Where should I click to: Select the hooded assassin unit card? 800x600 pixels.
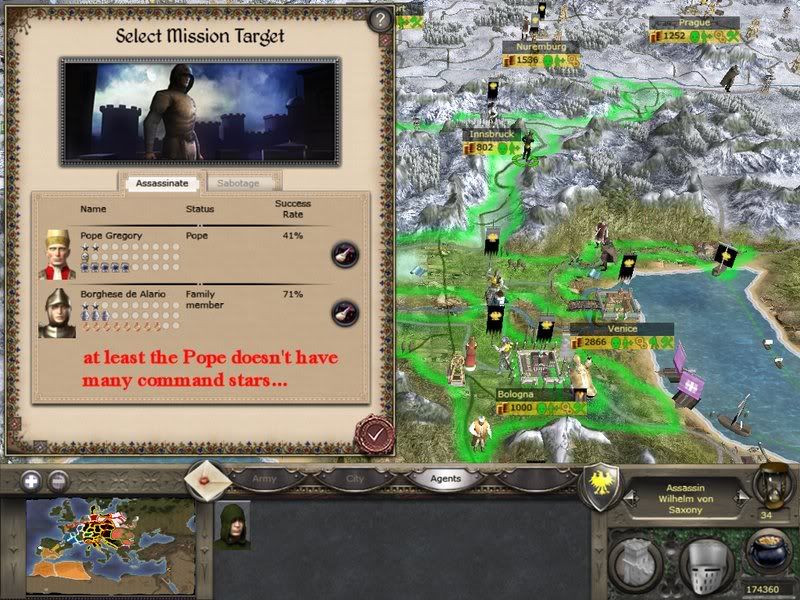(232, 524)
